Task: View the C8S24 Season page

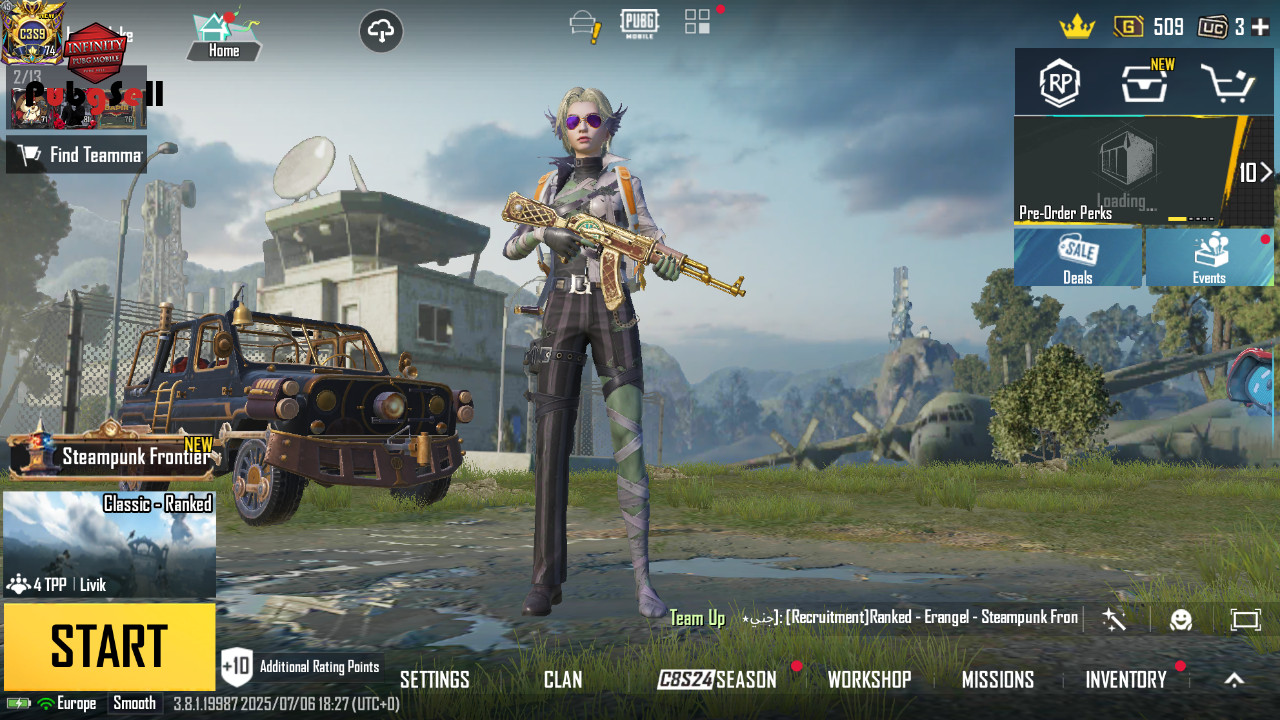Action: click(x=717, y=680)
